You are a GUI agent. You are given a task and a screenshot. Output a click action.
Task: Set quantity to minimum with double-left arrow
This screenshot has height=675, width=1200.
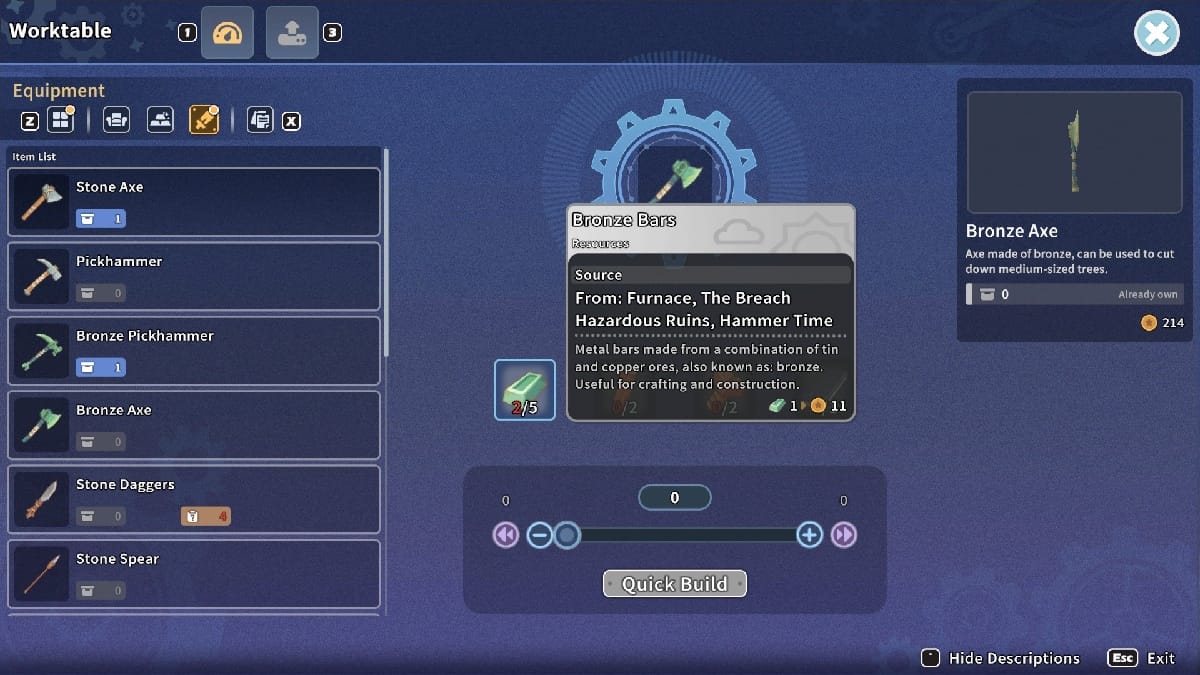coord(505,535)
